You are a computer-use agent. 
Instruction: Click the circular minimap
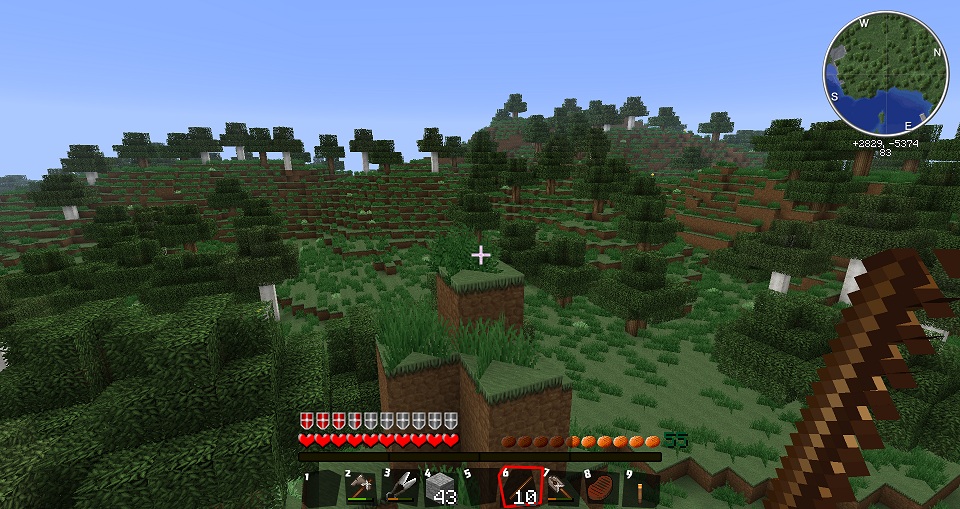(x=885, y=75)
